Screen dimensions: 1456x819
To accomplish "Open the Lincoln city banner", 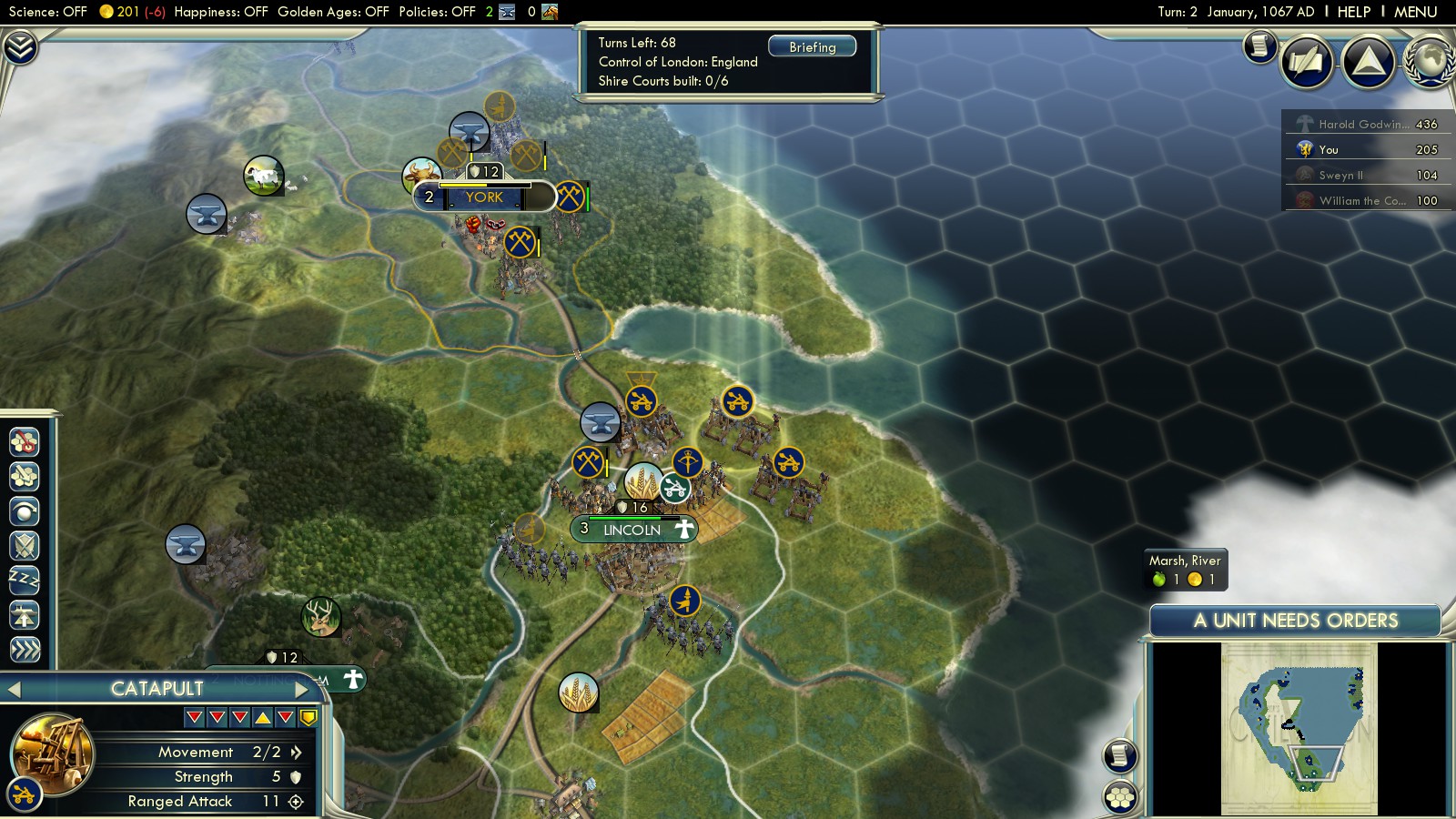I will coord(632,530).
